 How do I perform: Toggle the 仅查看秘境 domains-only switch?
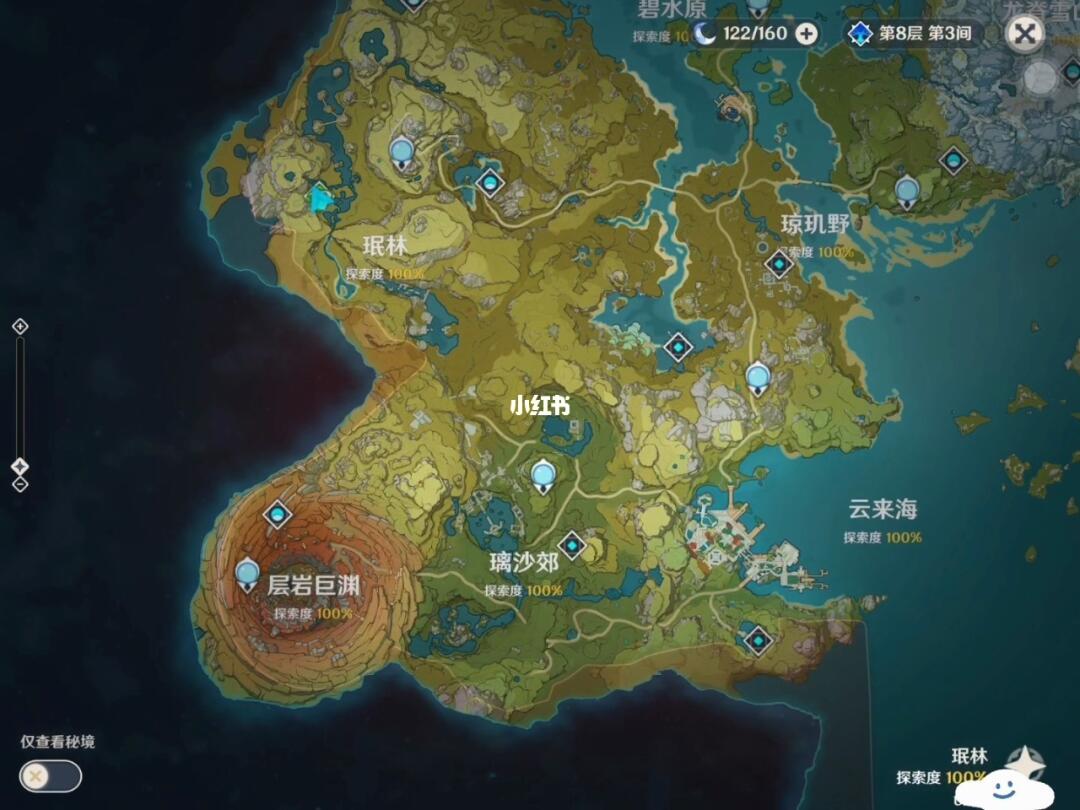50,775
